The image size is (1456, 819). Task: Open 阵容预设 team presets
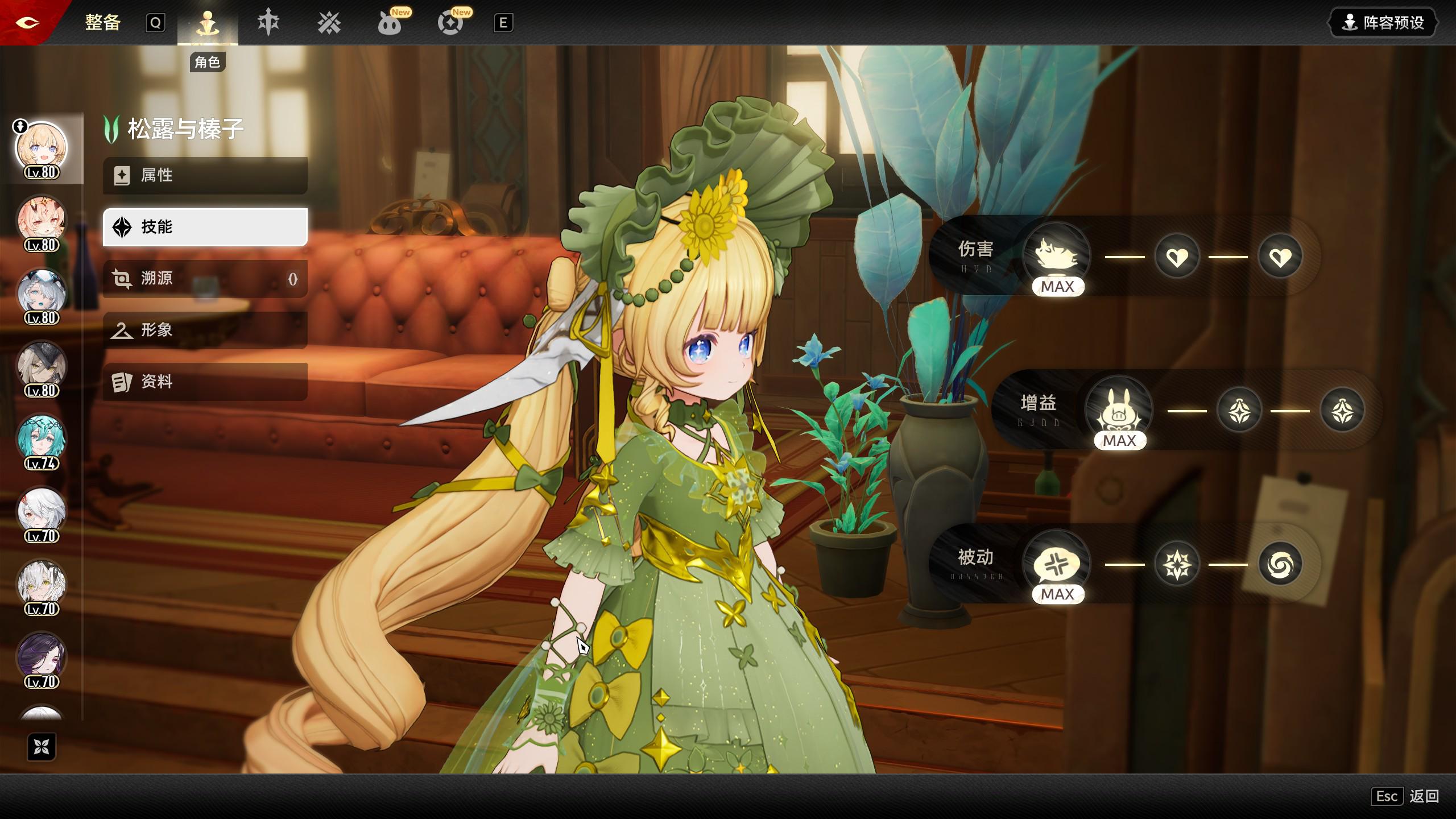click(1382, 23)
